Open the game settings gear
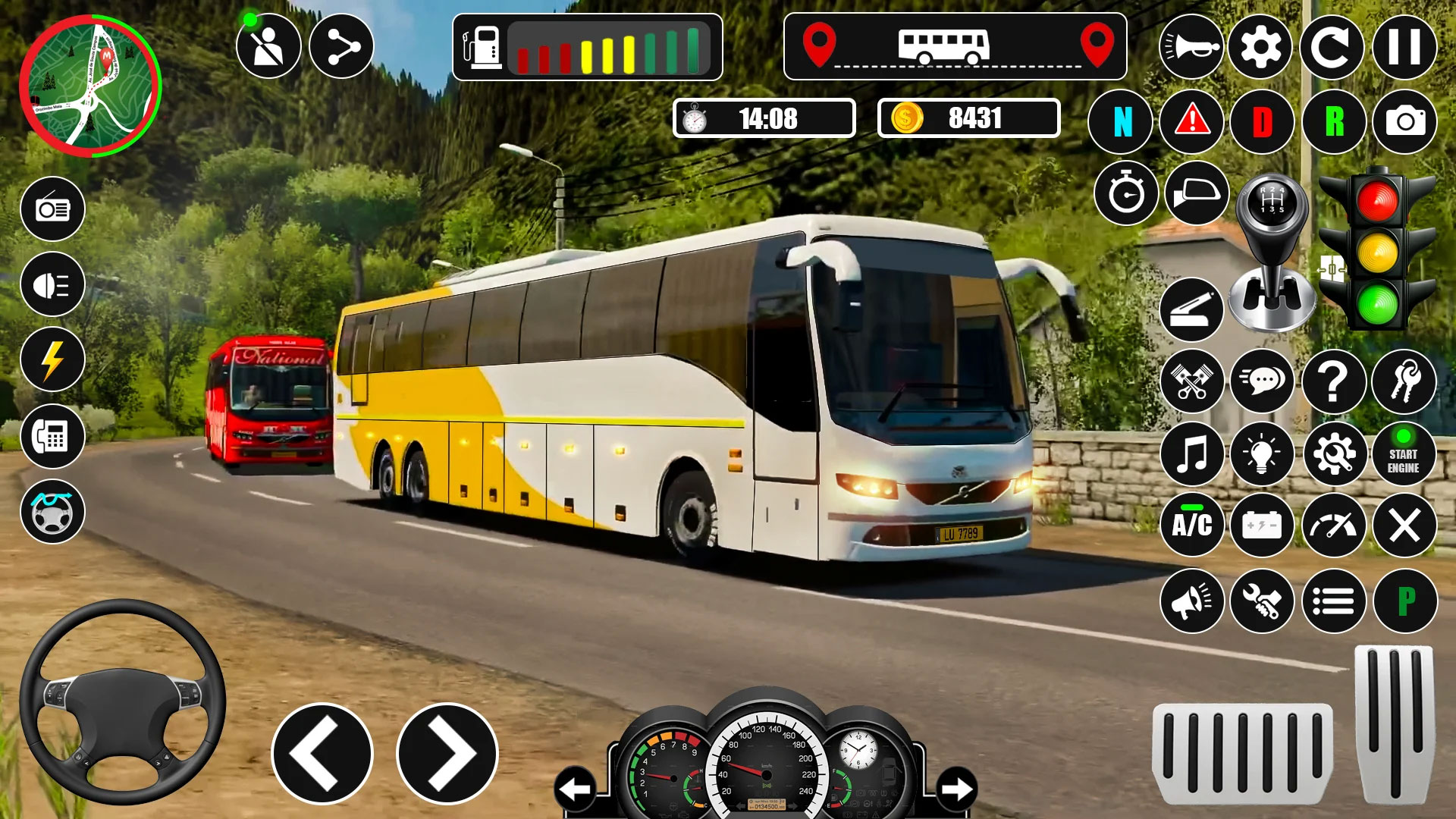Screen dimensions: 1456x819 point(1263,48)
